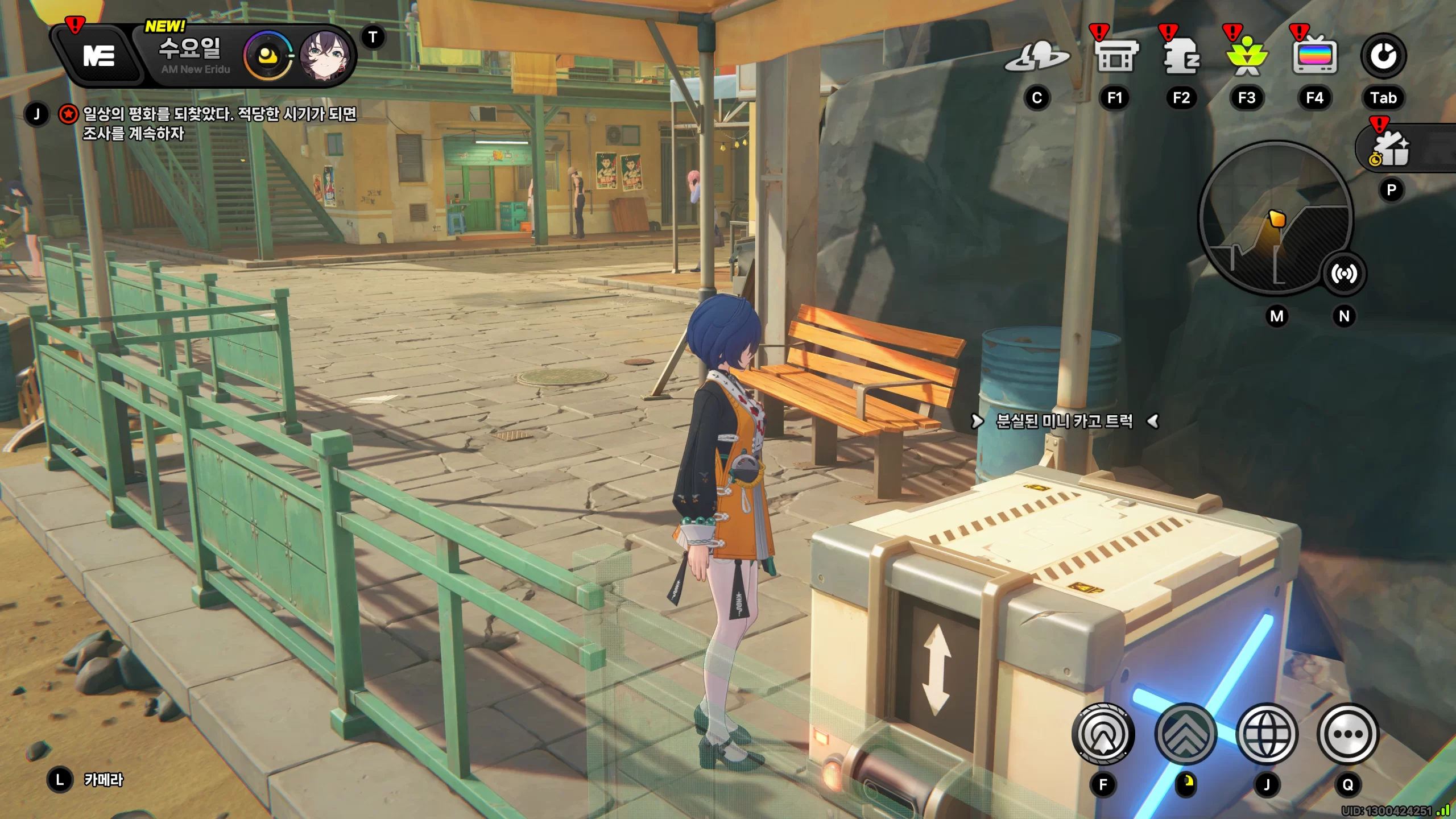Open the green figure events icon
1456x819 pixels.
pos(1247,57)
